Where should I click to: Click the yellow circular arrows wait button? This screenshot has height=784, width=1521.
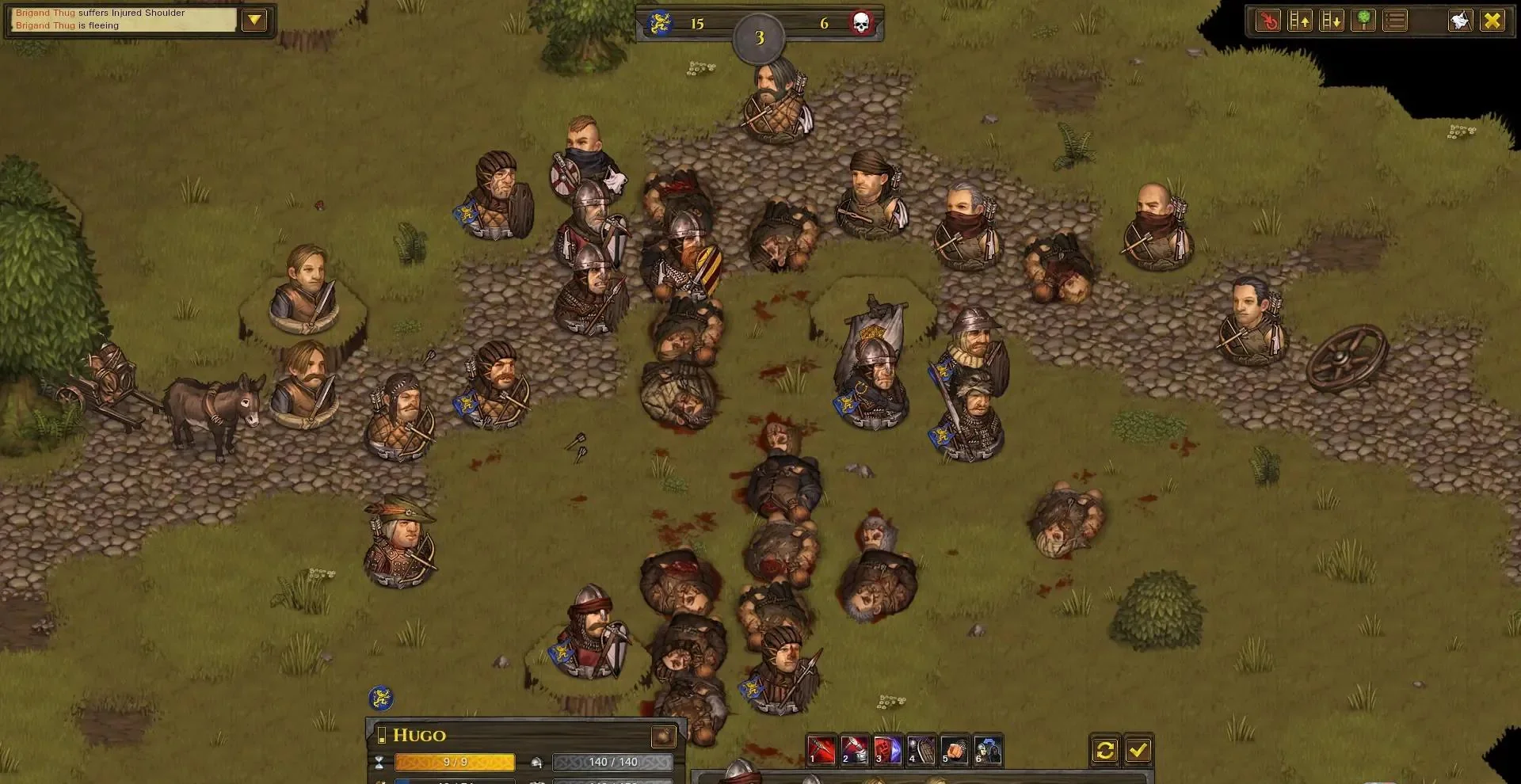click(1105, 750)
